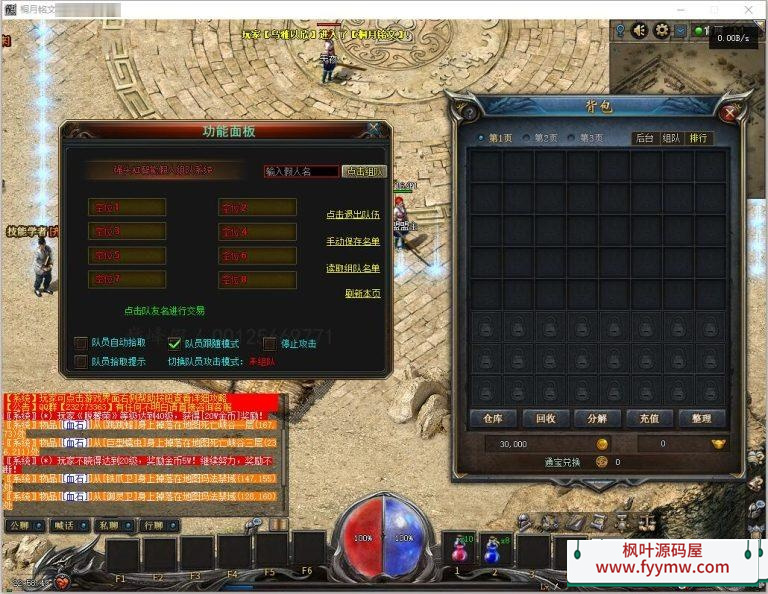
Task: Click the 回收 recycle button
Action: point(547,418)
